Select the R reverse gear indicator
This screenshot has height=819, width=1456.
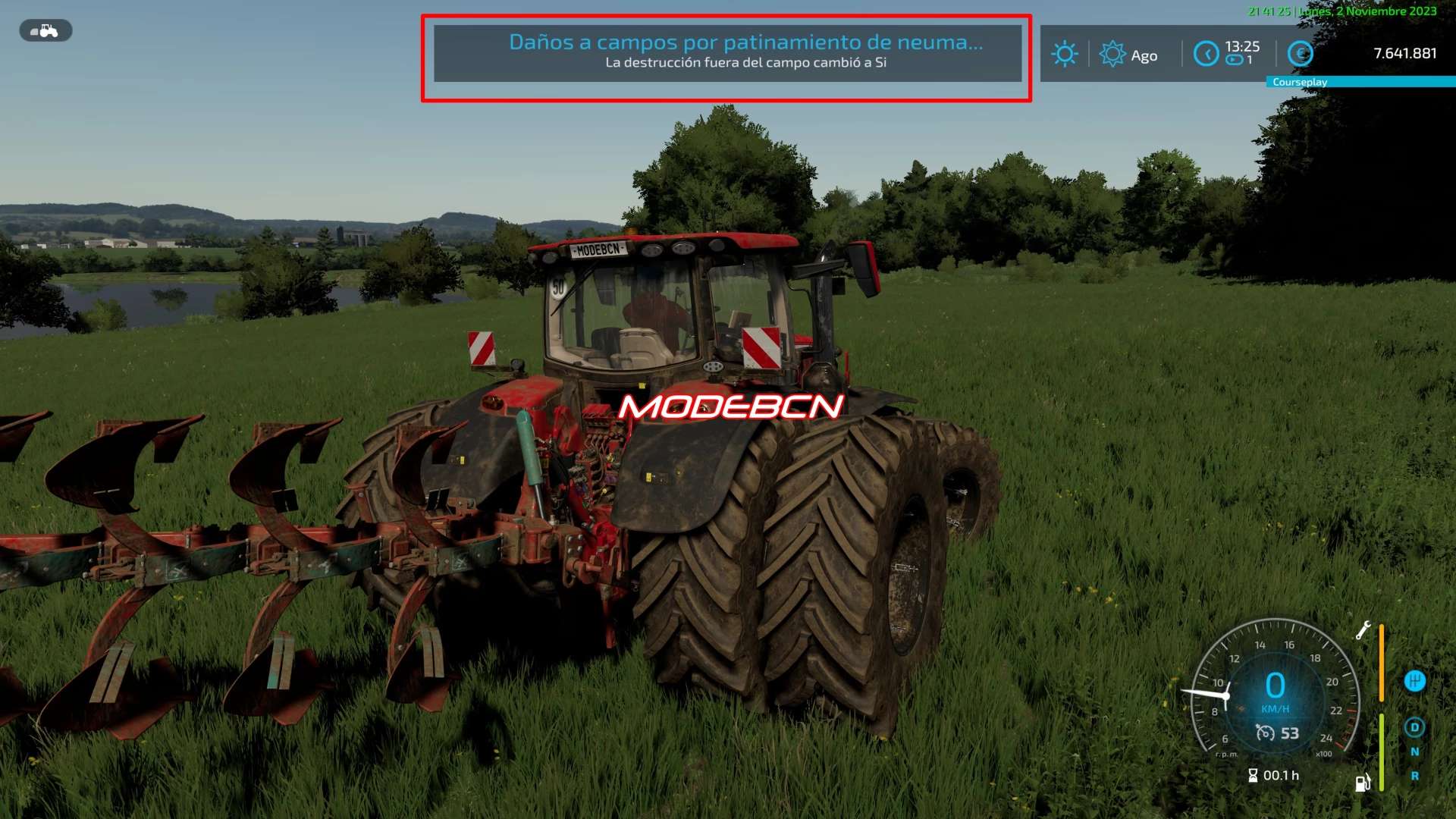(1414, 776)
